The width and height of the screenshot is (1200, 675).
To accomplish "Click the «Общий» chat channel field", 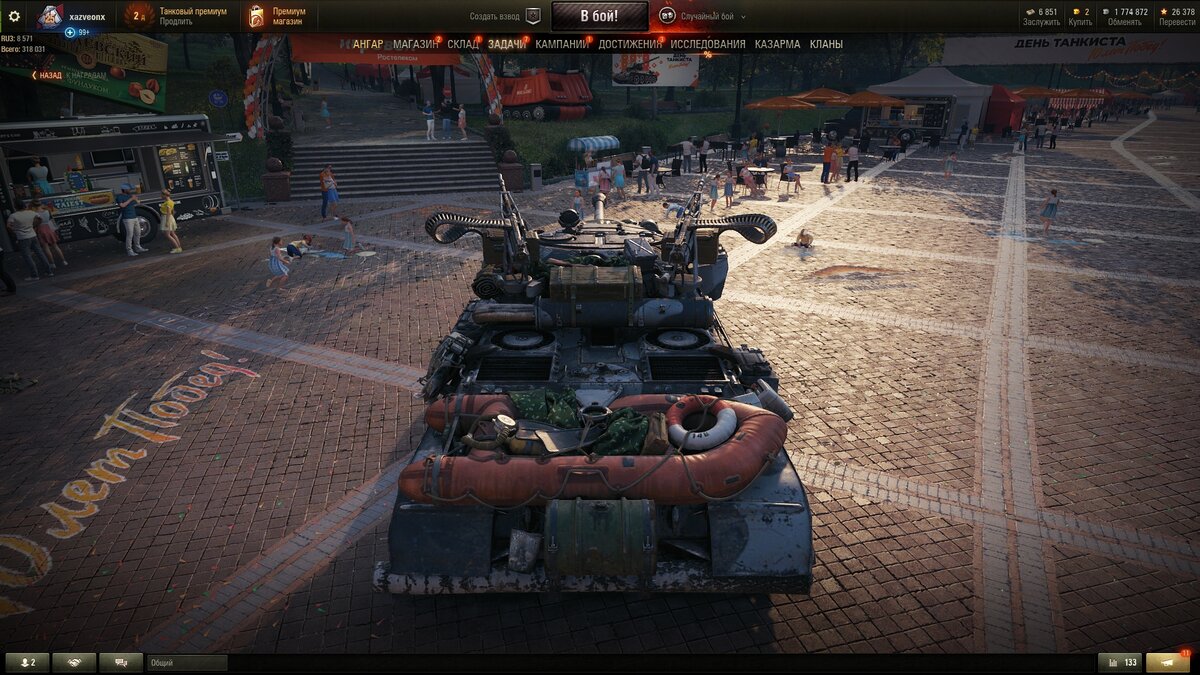I will (x=187, y=663).
